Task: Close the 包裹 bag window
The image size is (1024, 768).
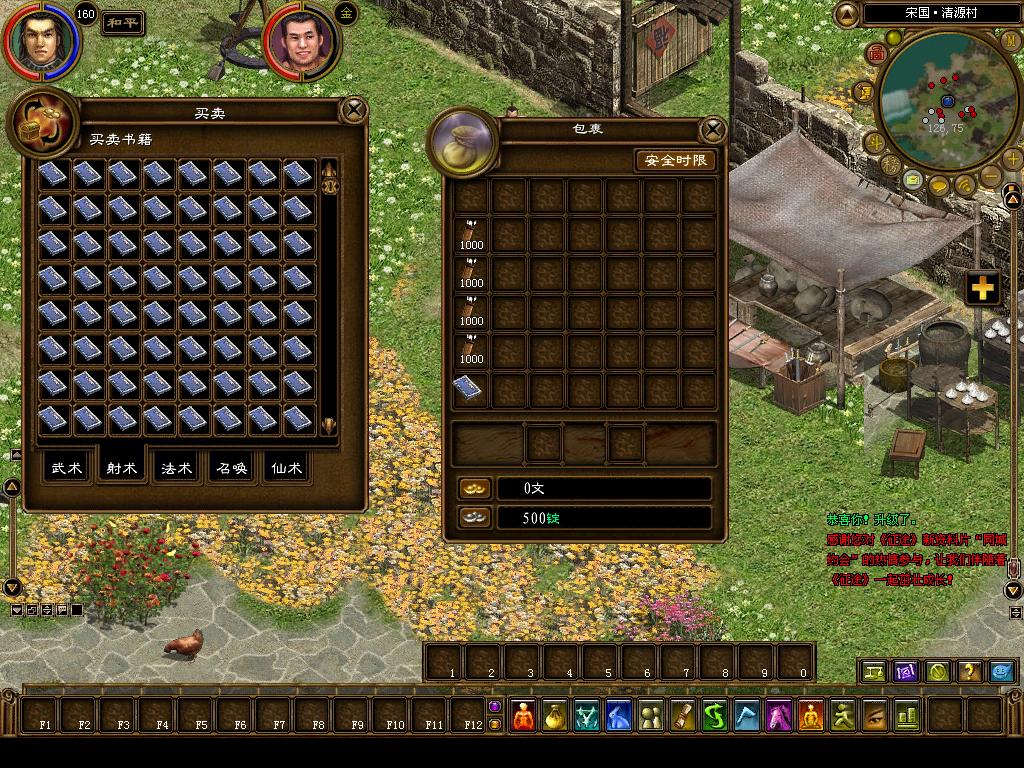Action: (712, 129)
